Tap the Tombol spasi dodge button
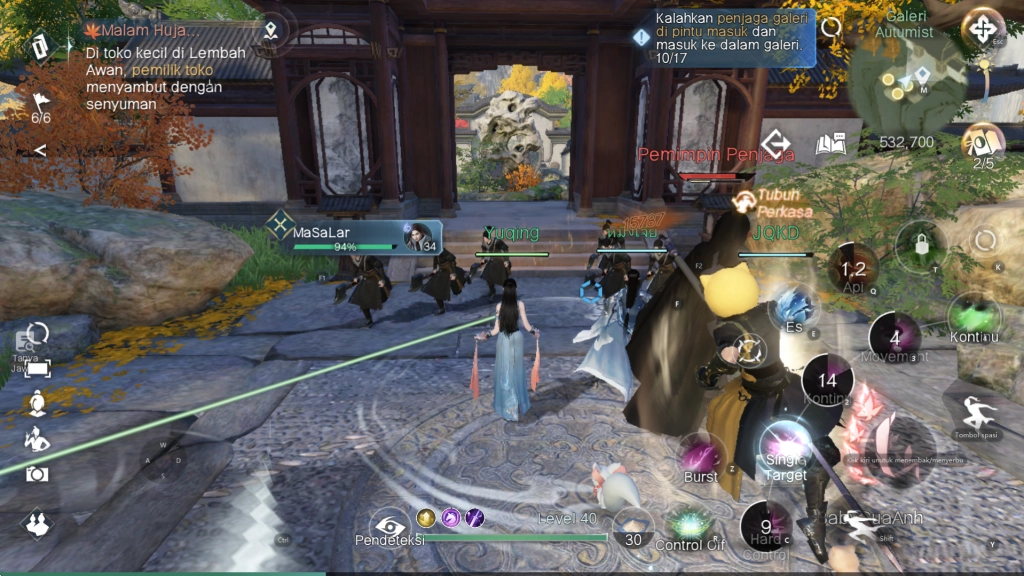 pyautogui.click(x=975, y=414)
